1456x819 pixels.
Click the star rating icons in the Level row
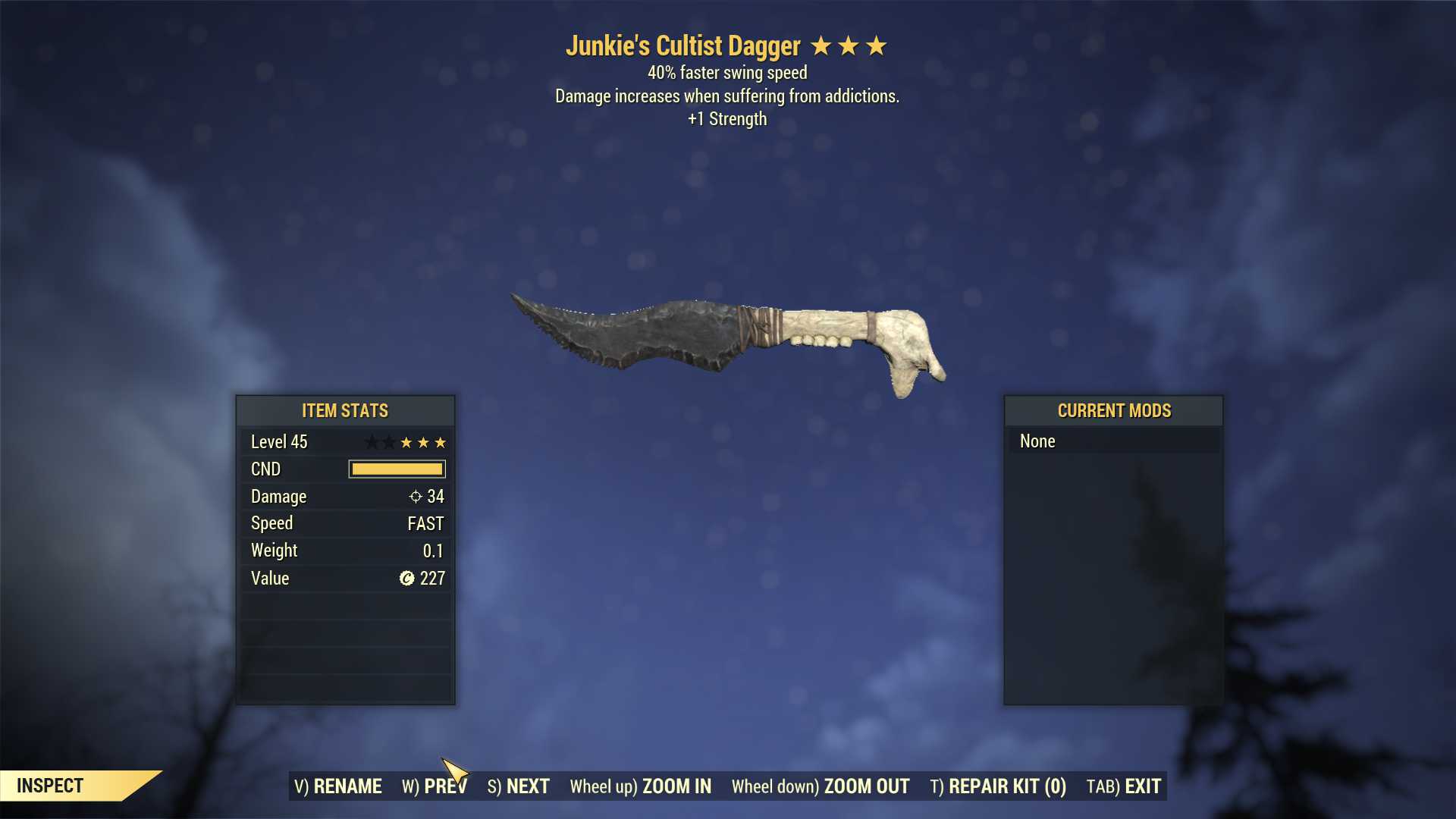405,442
